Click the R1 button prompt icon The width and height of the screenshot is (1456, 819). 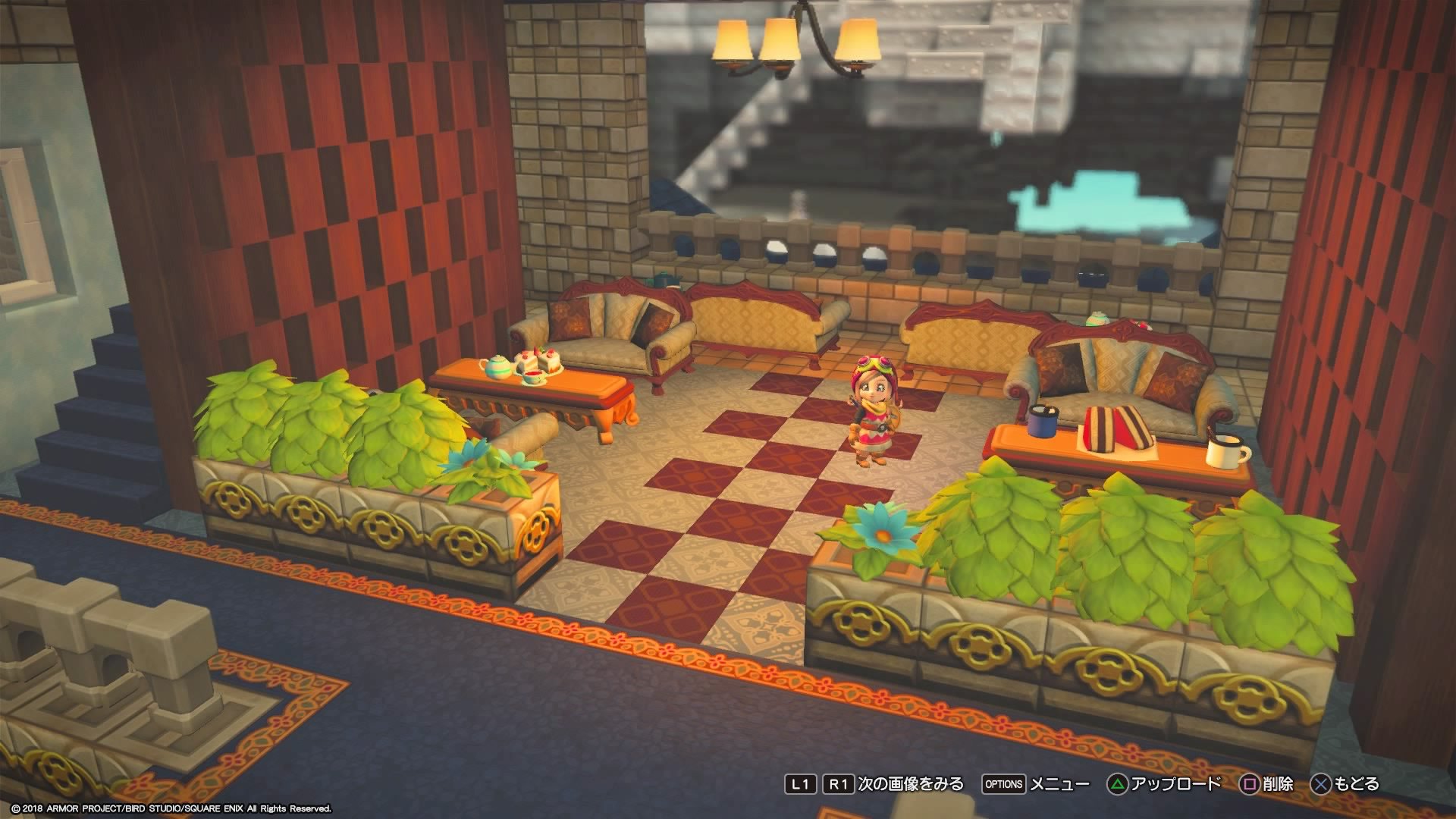tap(837, 783)
